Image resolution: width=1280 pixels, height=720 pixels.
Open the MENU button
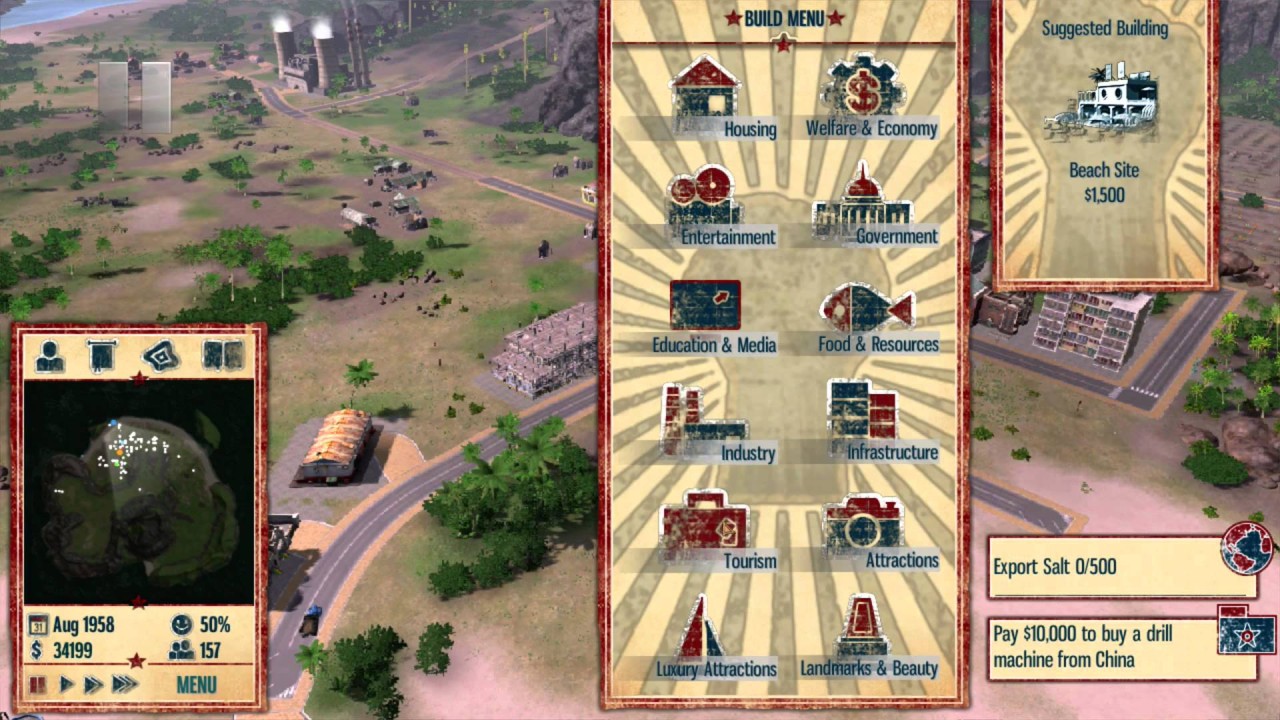pyautogui.click(x=196, y=685)
